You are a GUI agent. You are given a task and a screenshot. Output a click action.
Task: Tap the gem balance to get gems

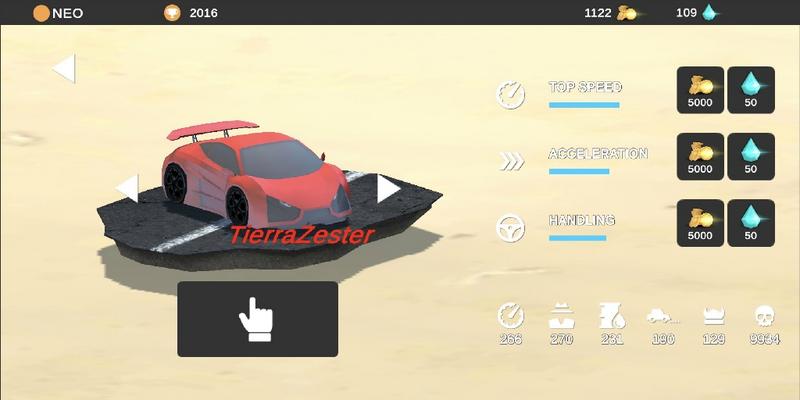coord(697,13)
